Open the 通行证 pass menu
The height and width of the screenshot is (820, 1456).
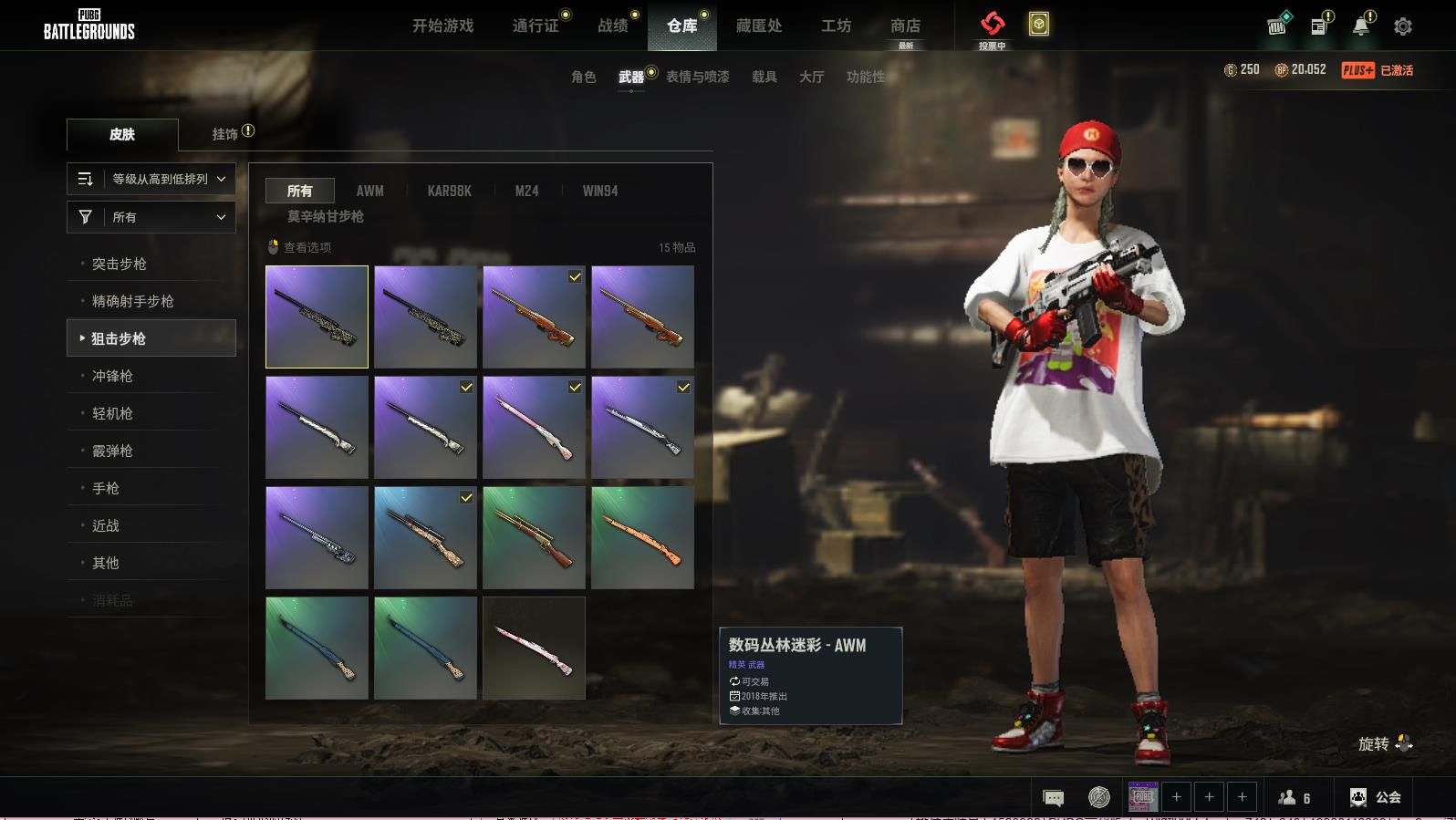[x=536, y=26]
